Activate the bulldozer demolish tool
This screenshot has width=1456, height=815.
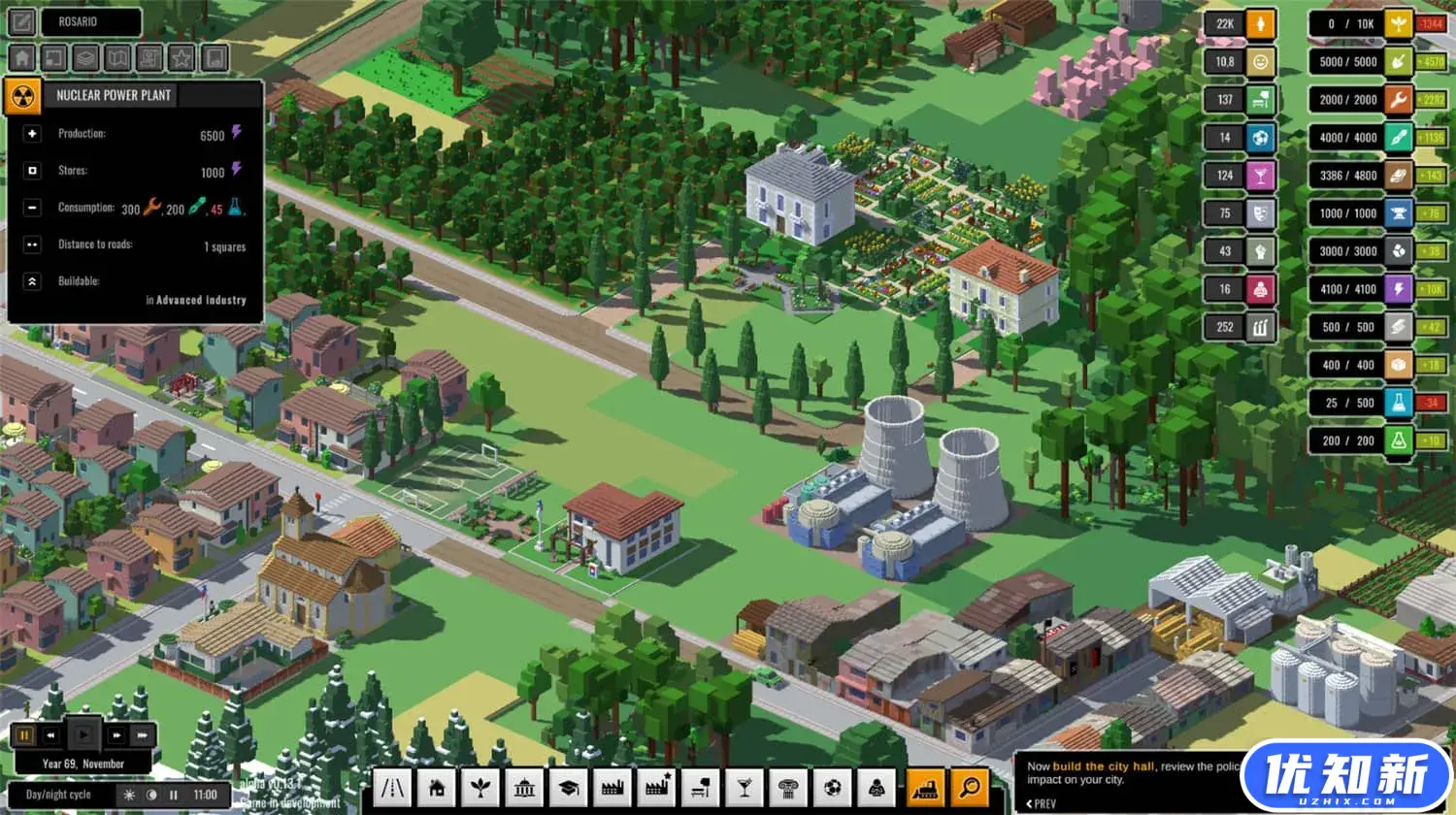coord(926,788)
